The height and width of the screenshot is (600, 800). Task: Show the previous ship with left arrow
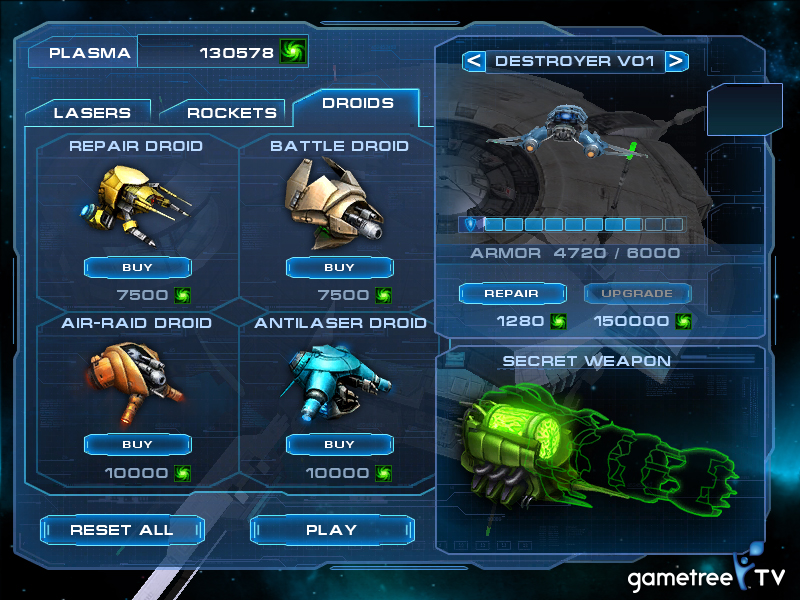pyautogui.click(x=473, y=61)
